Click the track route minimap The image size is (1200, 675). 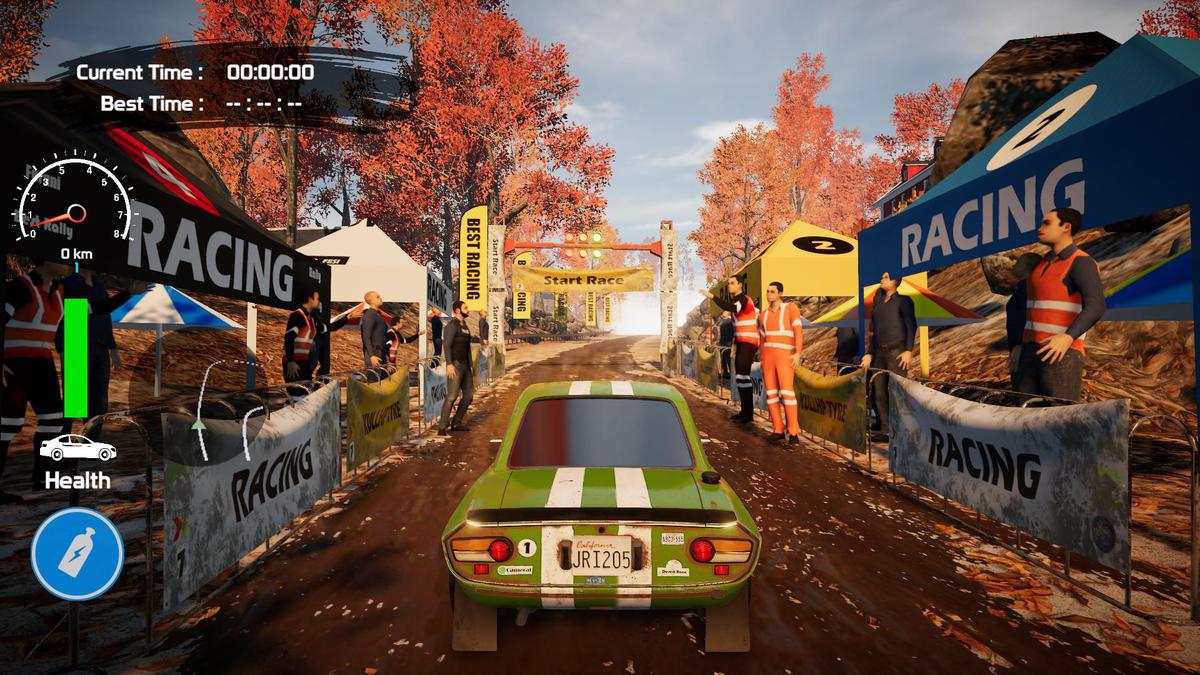[228, 411]
